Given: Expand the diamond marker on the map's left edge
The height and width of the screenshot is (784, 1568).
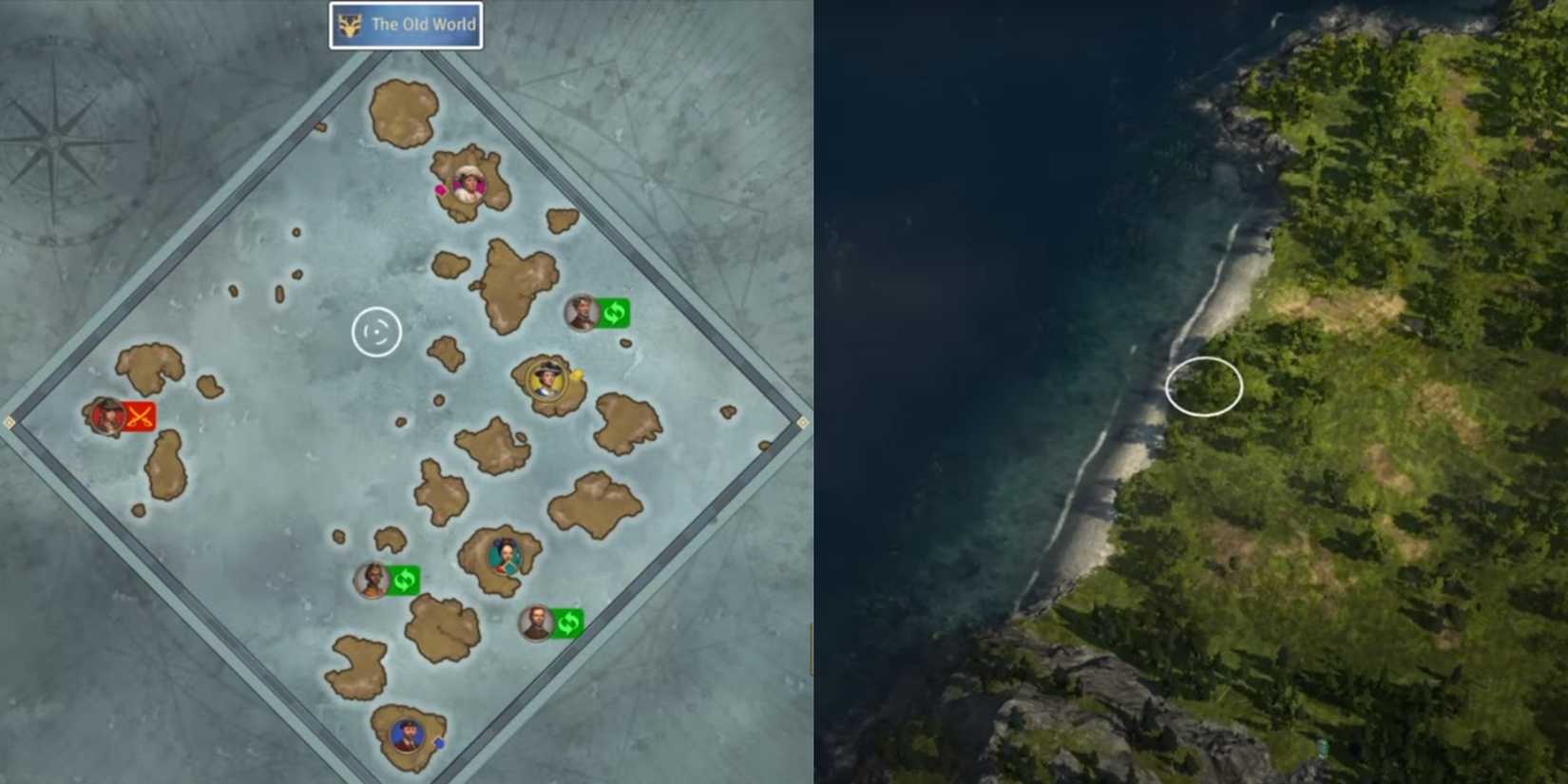Looking at the screenshot, I should pos(10,421).
